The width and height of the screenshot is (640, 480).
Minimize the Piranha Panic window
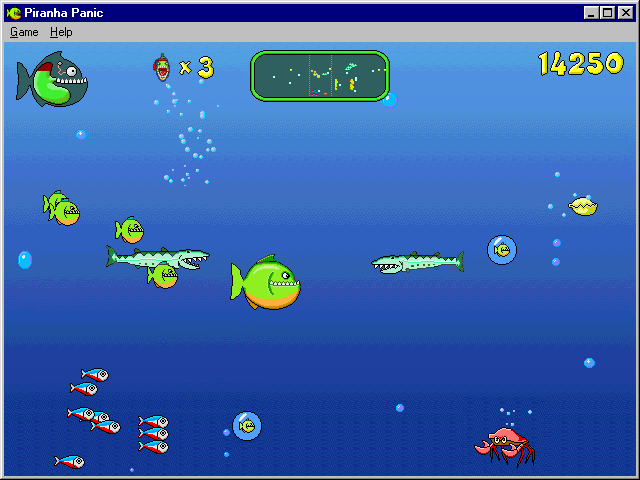click(593, 13)
